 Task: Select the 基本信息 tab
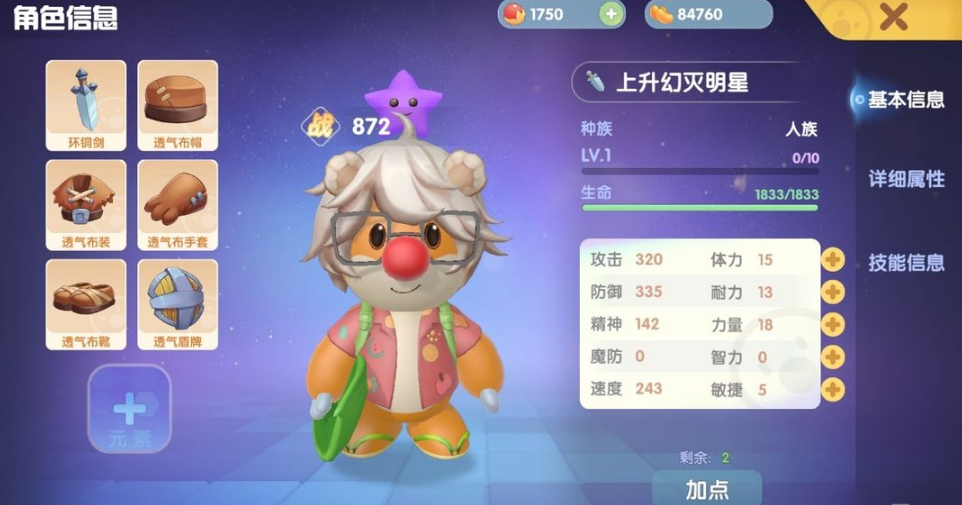tap(906, 99)
